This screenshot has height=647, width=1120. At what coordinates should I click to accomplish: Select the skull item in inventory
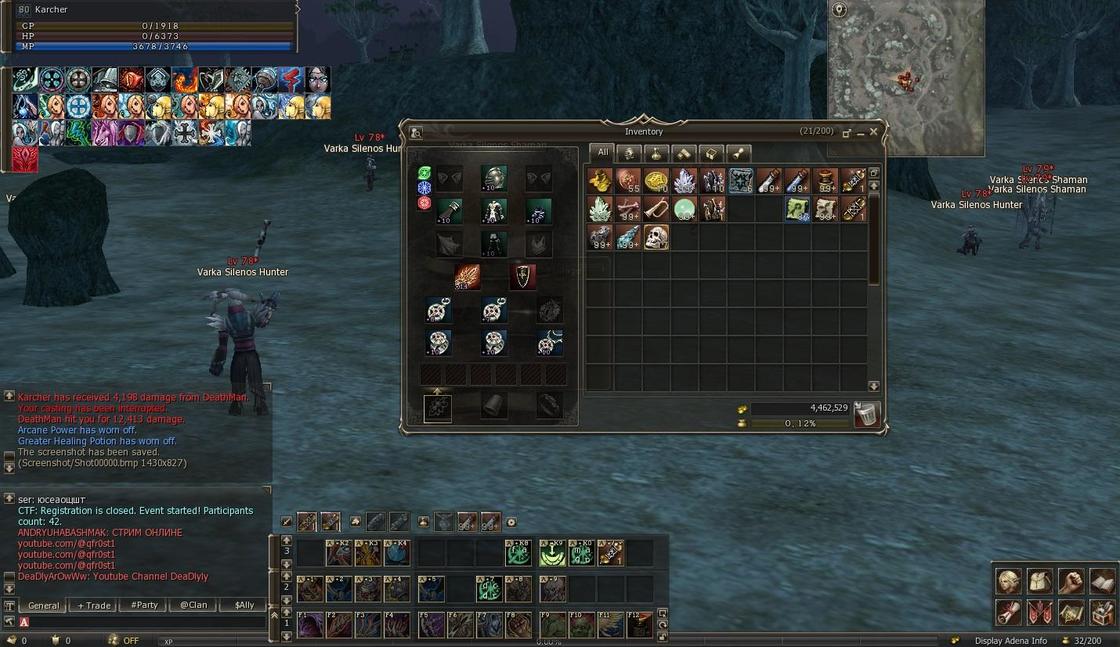pyautogui.click(x=656, y=237)
